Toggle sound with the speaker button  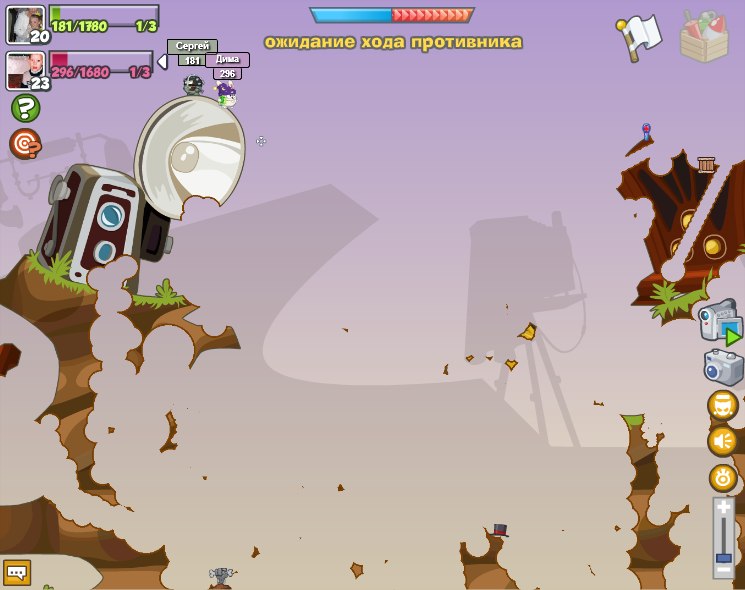click(x=723, y=441)
